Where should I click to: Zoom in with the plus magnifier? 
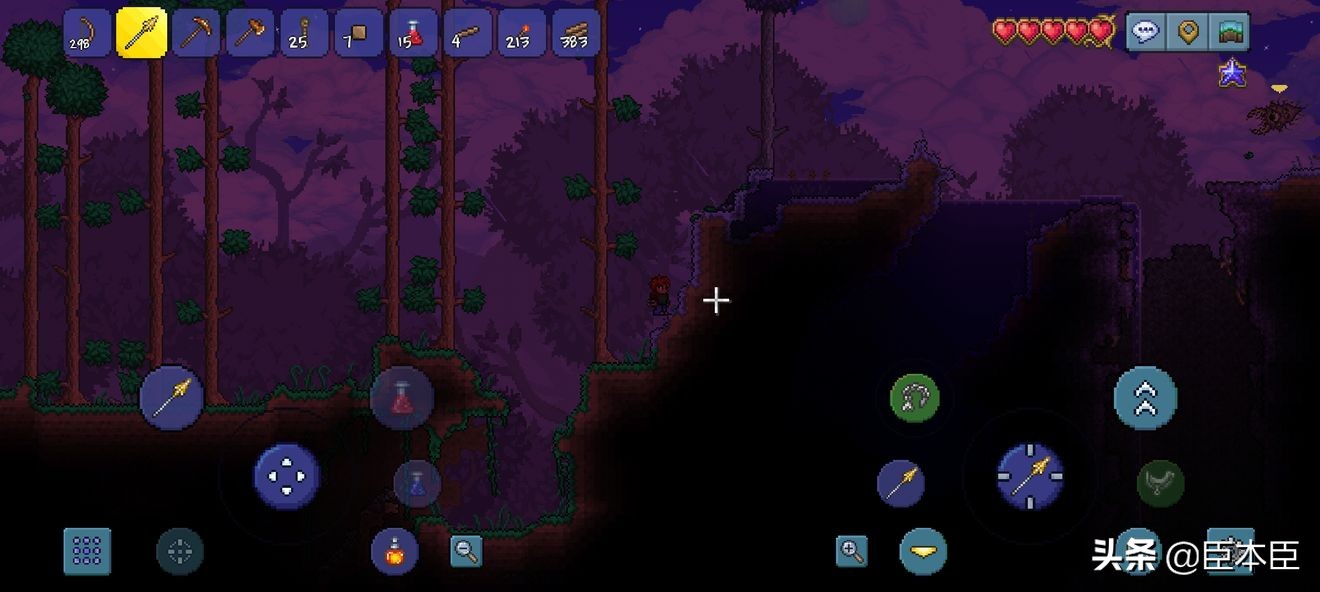click(x=852, y=551)
